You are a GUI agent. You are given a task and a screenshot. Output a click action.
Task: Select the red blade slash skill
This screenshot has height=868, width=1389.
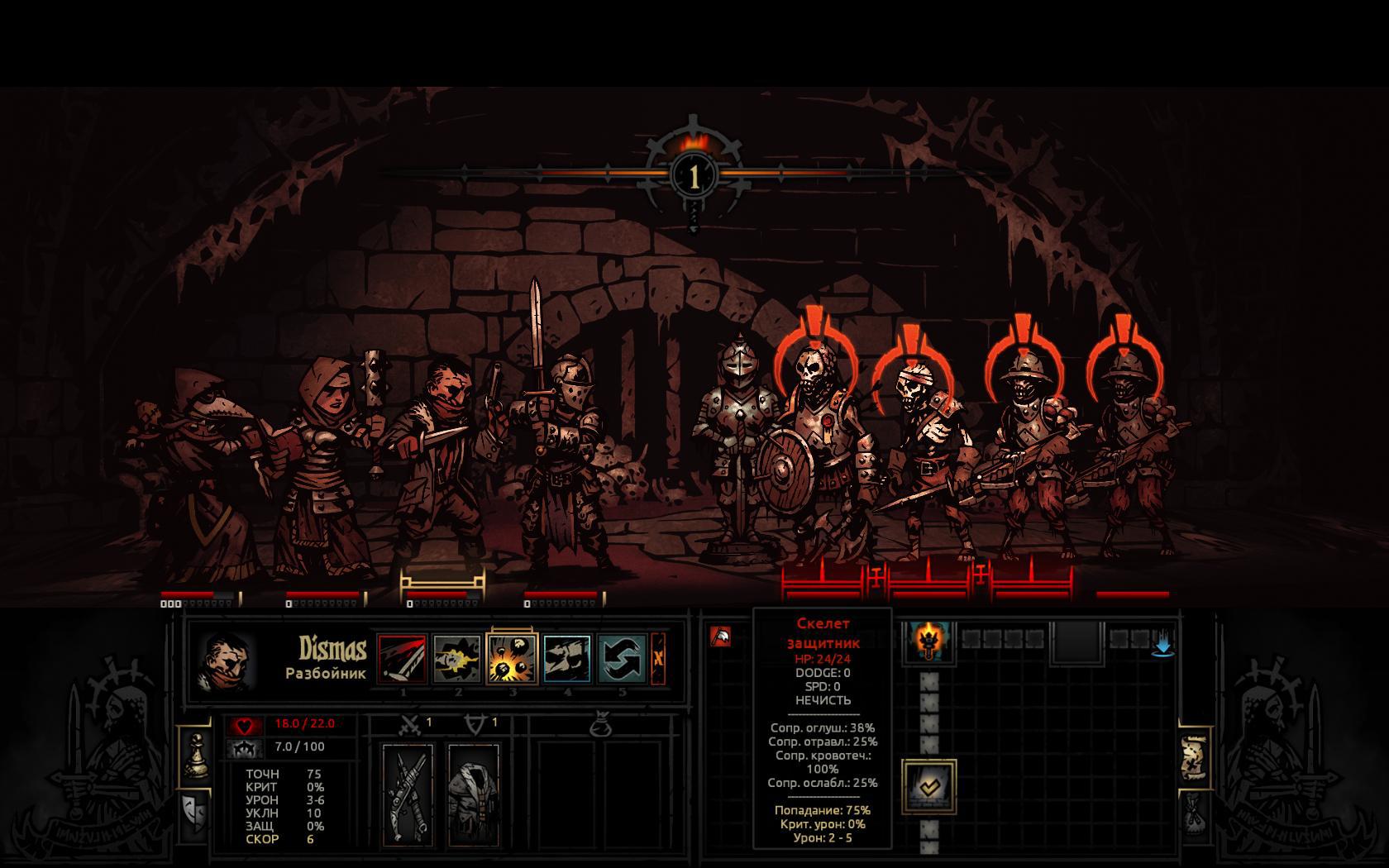tap(402, 659)
